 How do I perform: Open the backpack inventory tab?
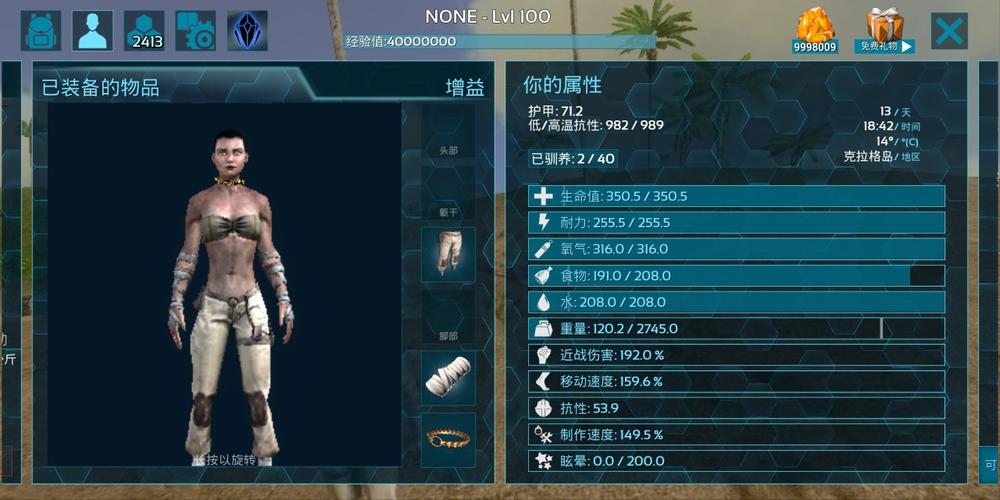[41, 31]
